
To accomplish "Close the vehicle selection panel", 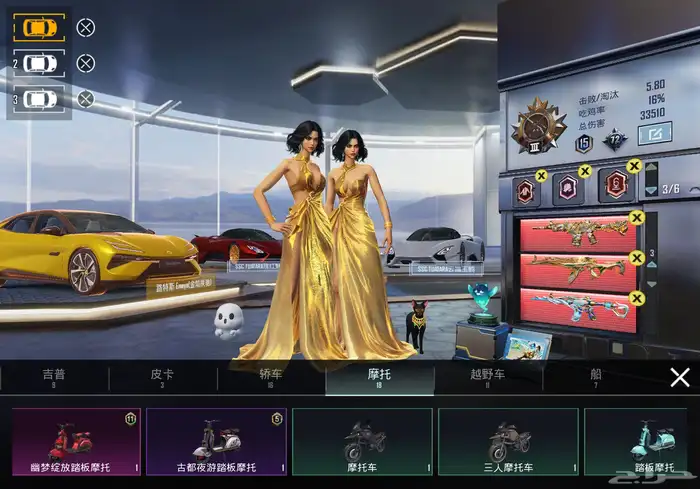I will (x=680, y=377).
